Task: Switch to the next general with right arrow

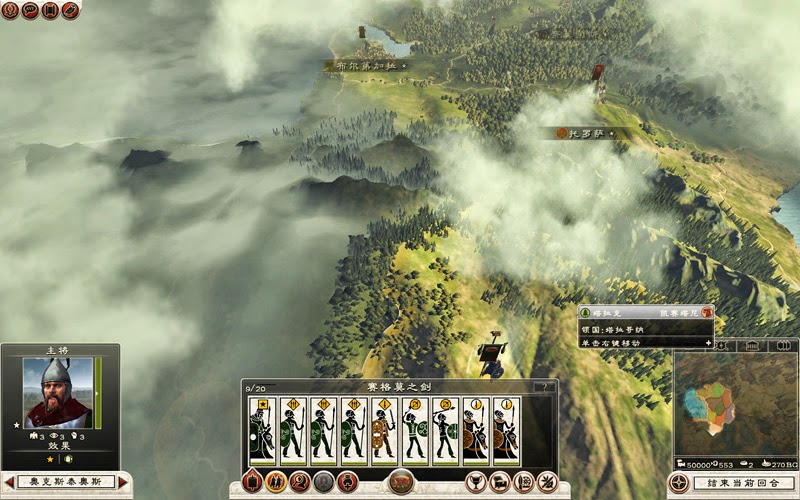Action: point(124,482)
